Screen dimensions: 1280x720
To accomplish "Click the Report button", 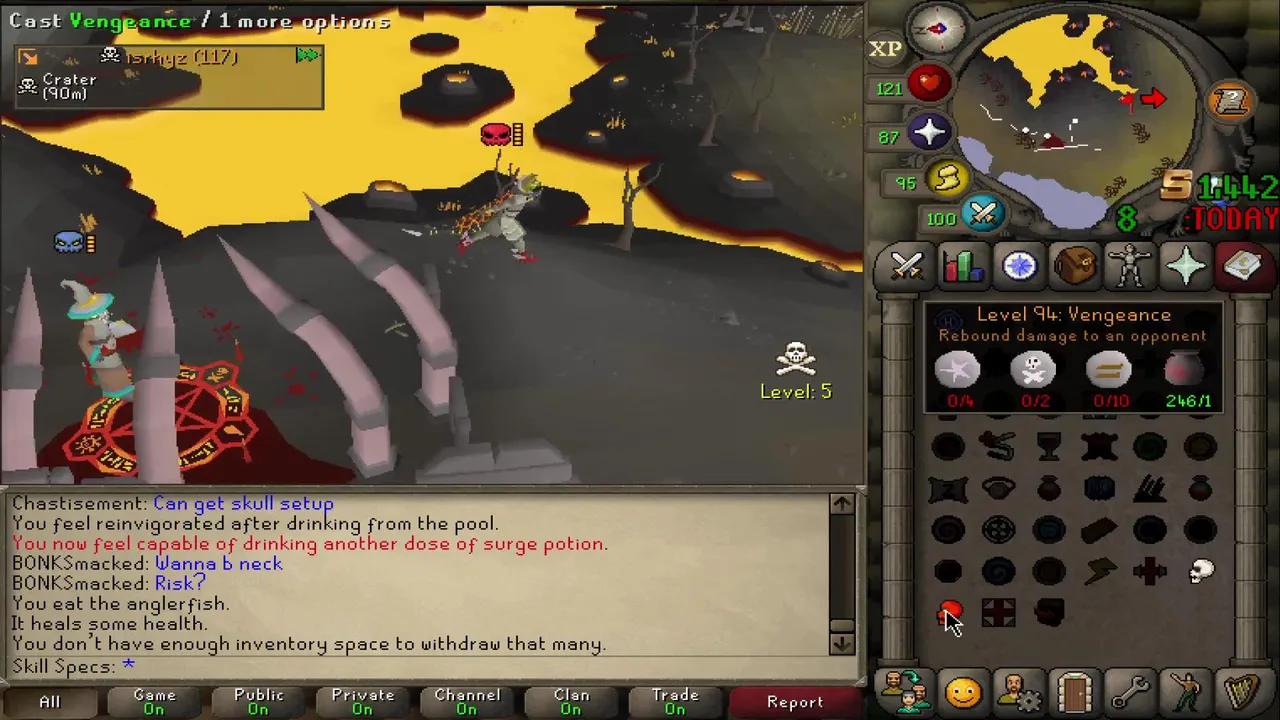I will [x=795, y=701].
